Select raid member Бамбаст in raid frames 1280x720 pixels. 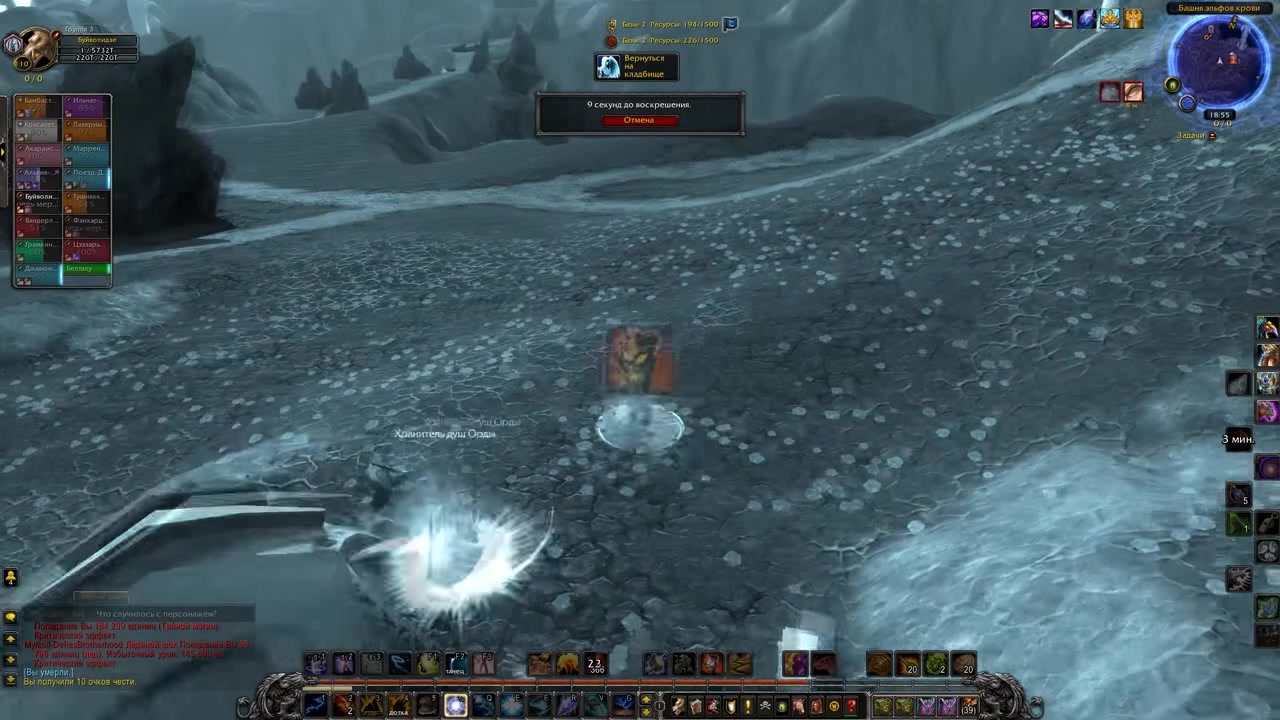coord(38,105)
